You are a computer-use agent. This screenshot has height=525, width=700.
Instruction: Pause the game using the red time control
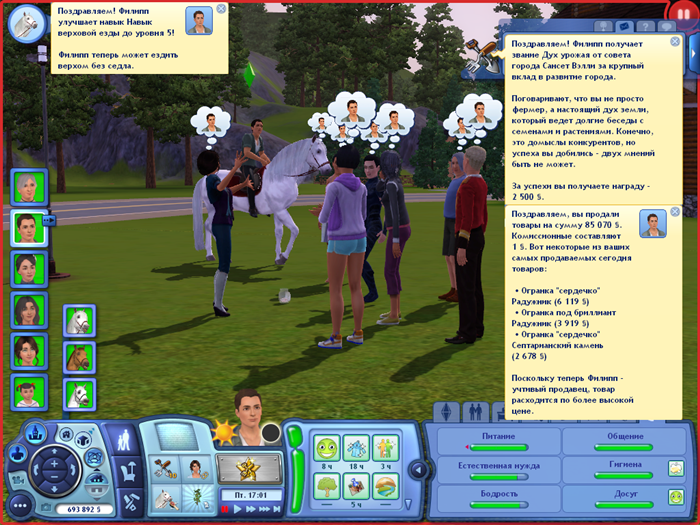(226, 510)
